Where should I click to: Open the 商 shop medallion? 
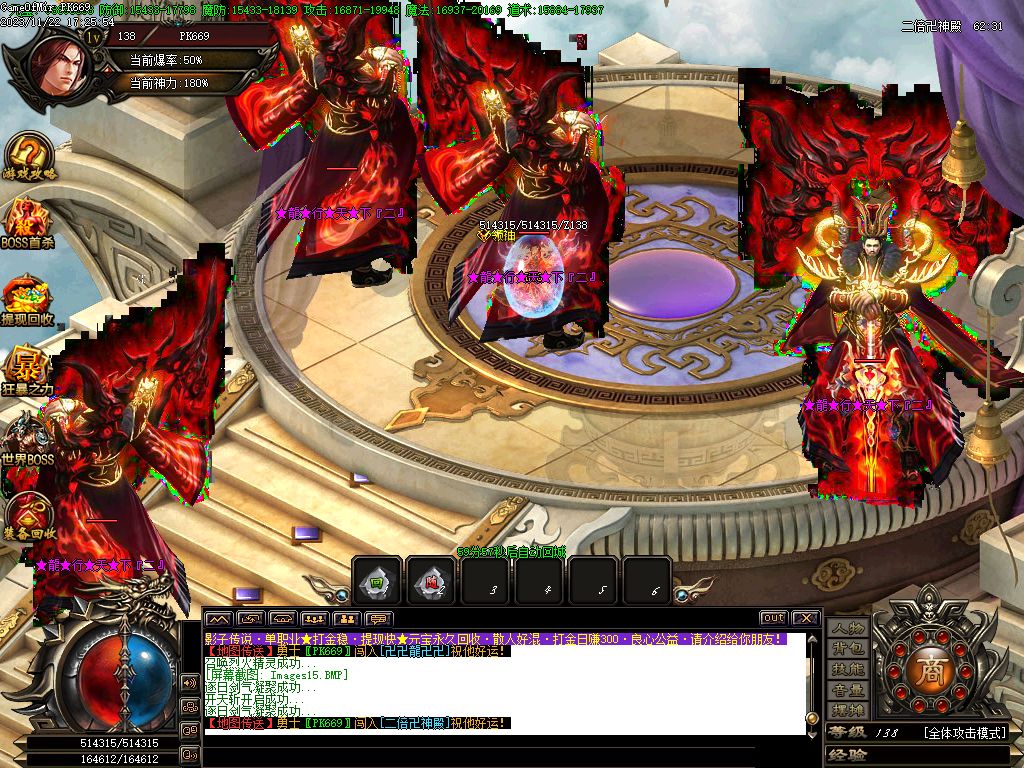926,667
